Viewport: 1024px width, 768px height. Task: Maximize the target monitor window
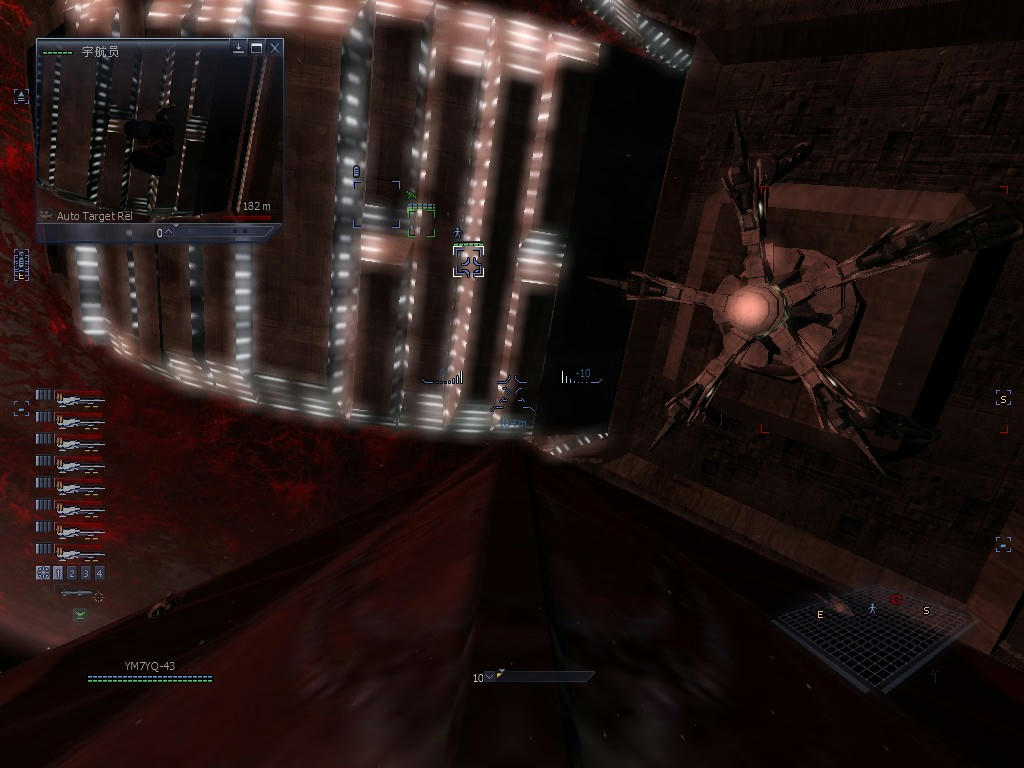(x=257, y=47)
